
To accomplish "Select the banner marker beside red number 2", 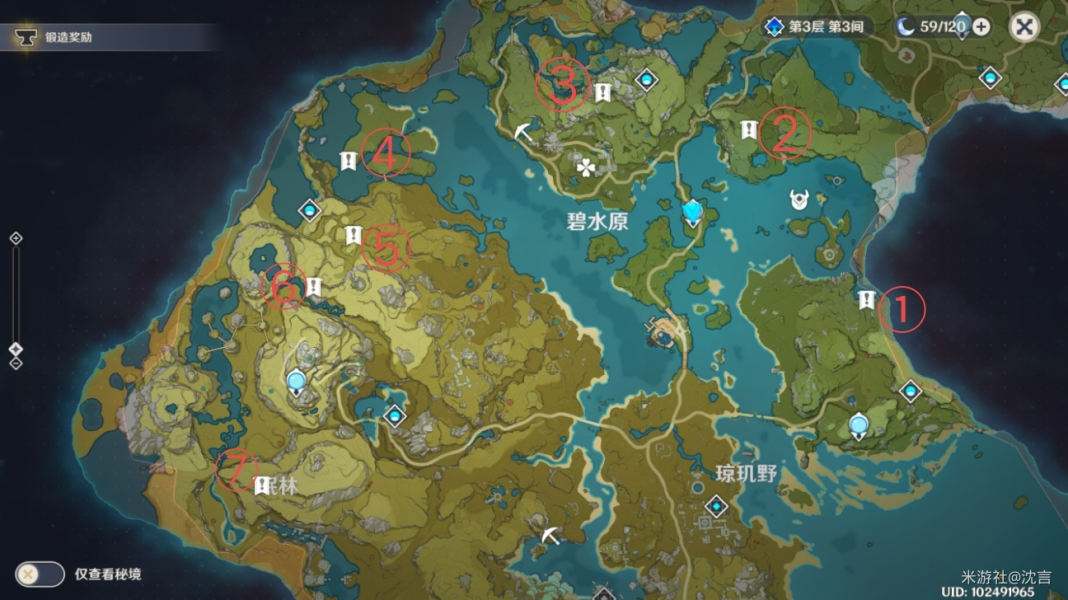I will point(747,129).
